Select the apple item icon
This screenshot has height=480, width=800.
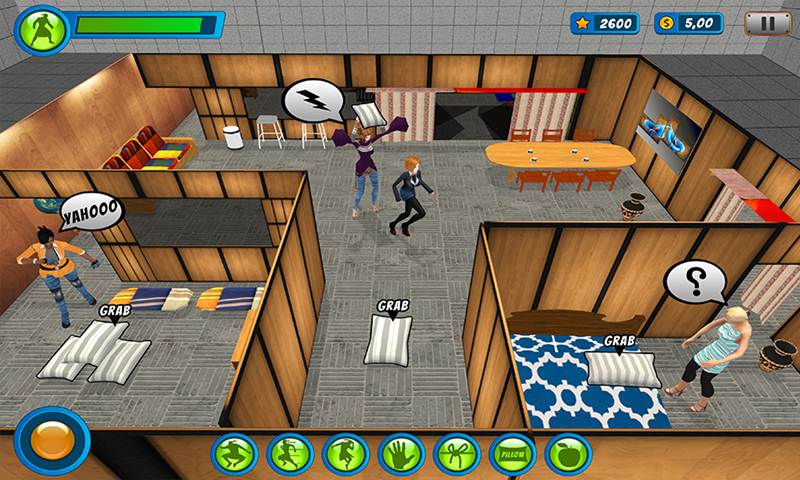[568, 454]
